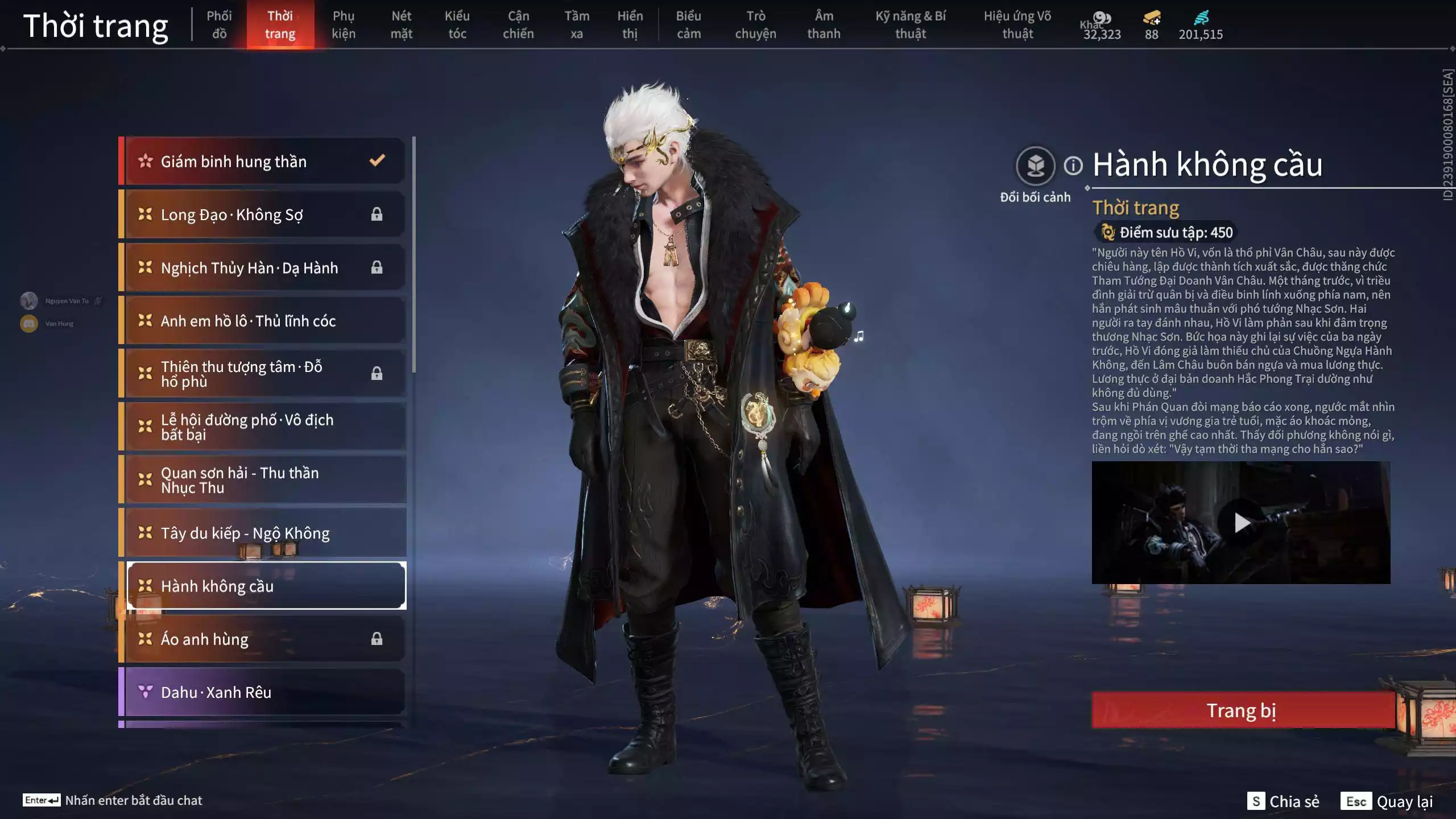Switch to the Phối đồ tab
This screenshot has height=819, width=1456.
[219, 24]
